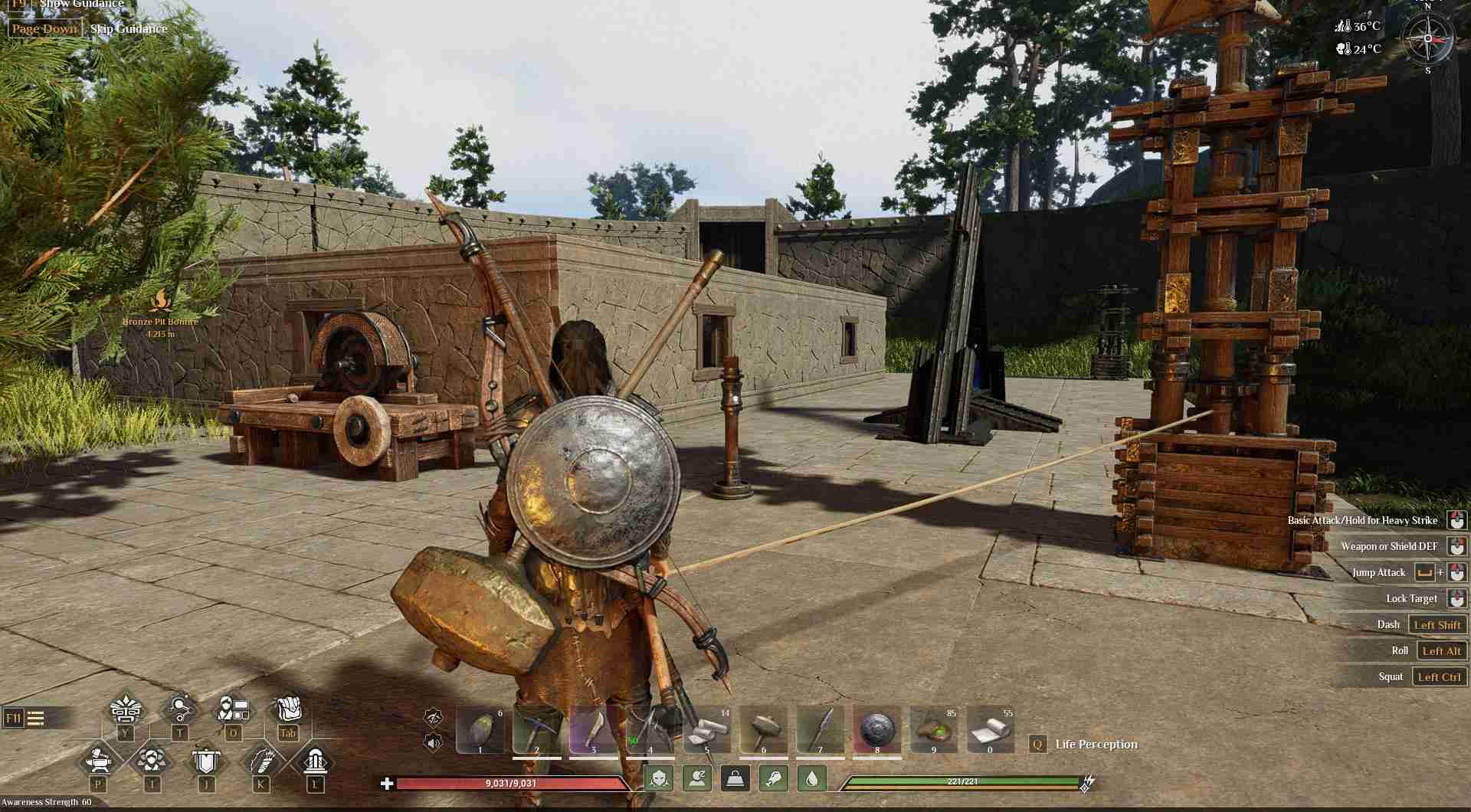Toggle the speaker sound icon

pyautogui.click(x=434, y=742)
